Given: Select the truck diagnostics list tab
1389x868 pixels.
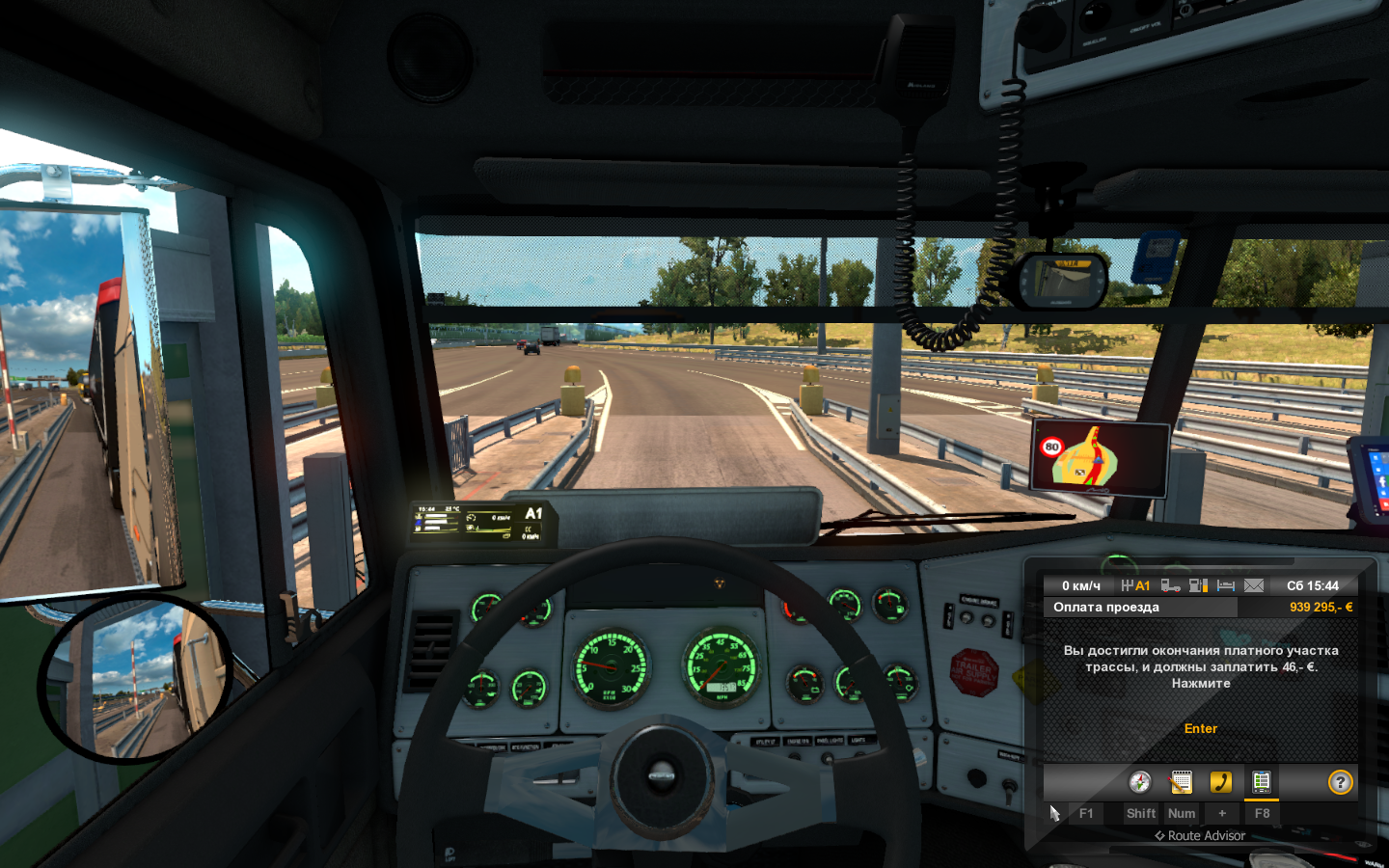Looking at the screenshot, I should click(x=1261, y=781).
